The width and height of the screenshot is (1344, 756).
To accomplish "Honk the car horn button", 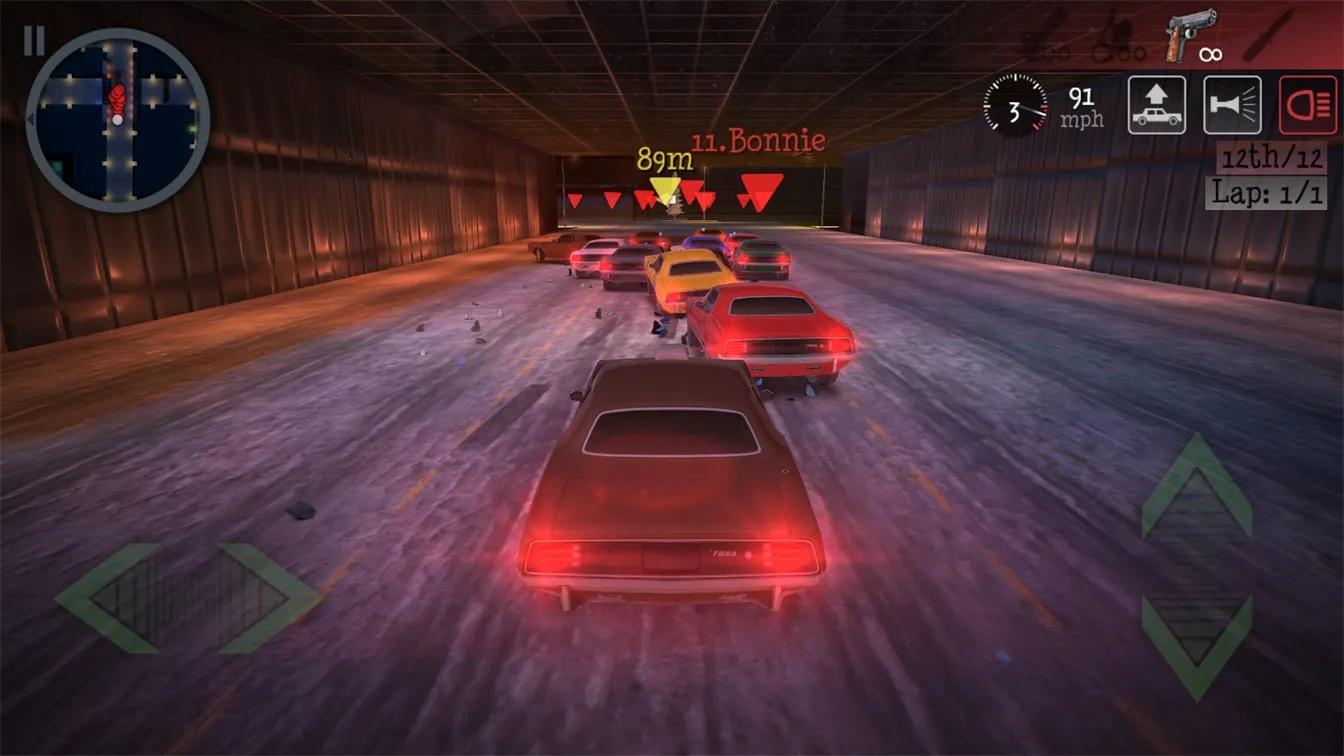I will click(x=1232, y=105).
